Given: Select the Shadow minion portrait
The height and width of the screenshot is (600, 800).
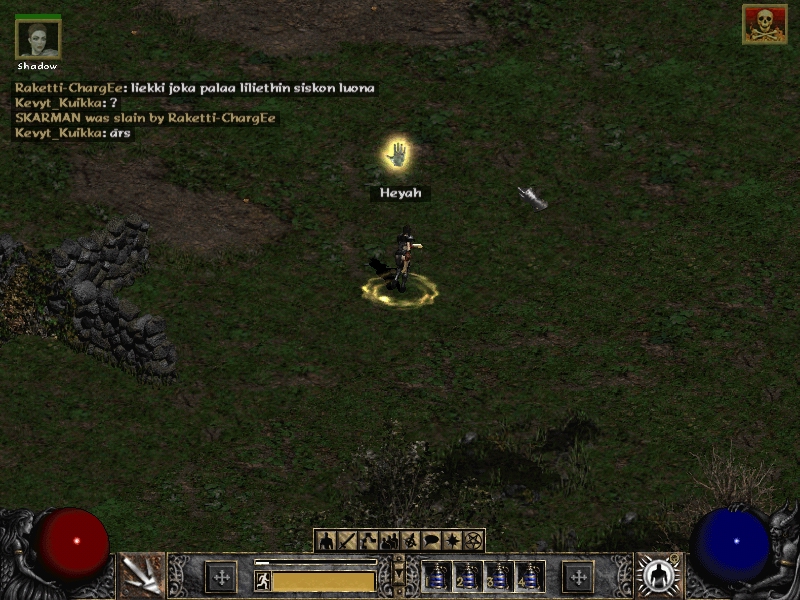Looking at the screenshot, I should pos(38,39).
